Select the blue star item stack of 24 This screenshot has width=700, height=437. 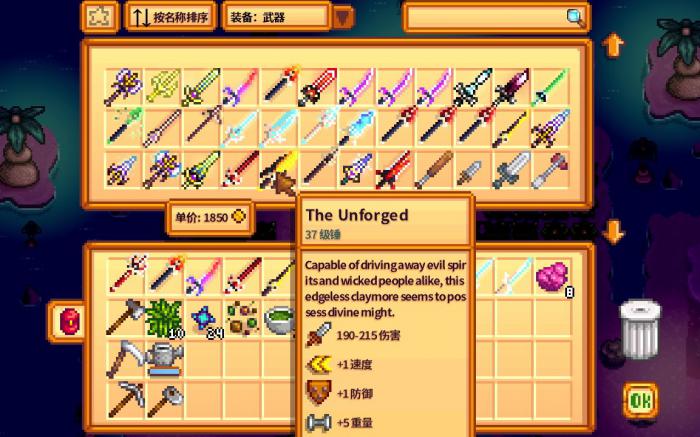pos(202,318)
